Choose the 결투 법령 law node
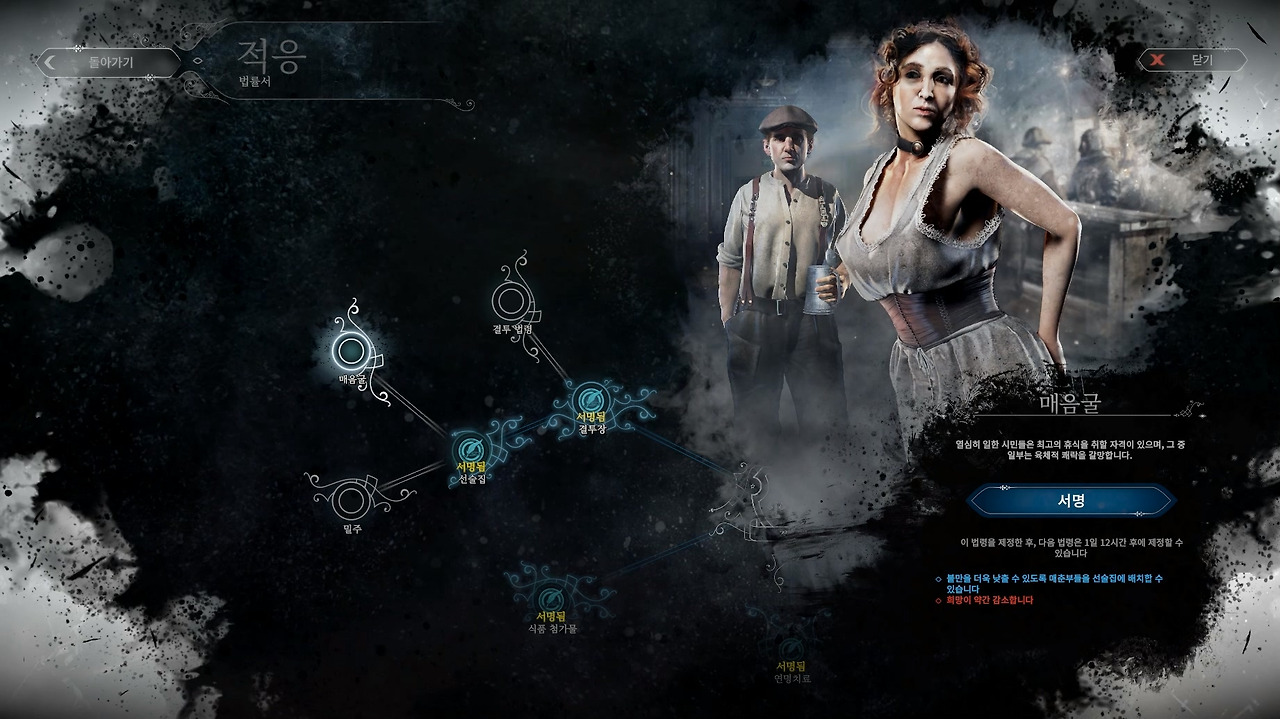 pos(511,301)
